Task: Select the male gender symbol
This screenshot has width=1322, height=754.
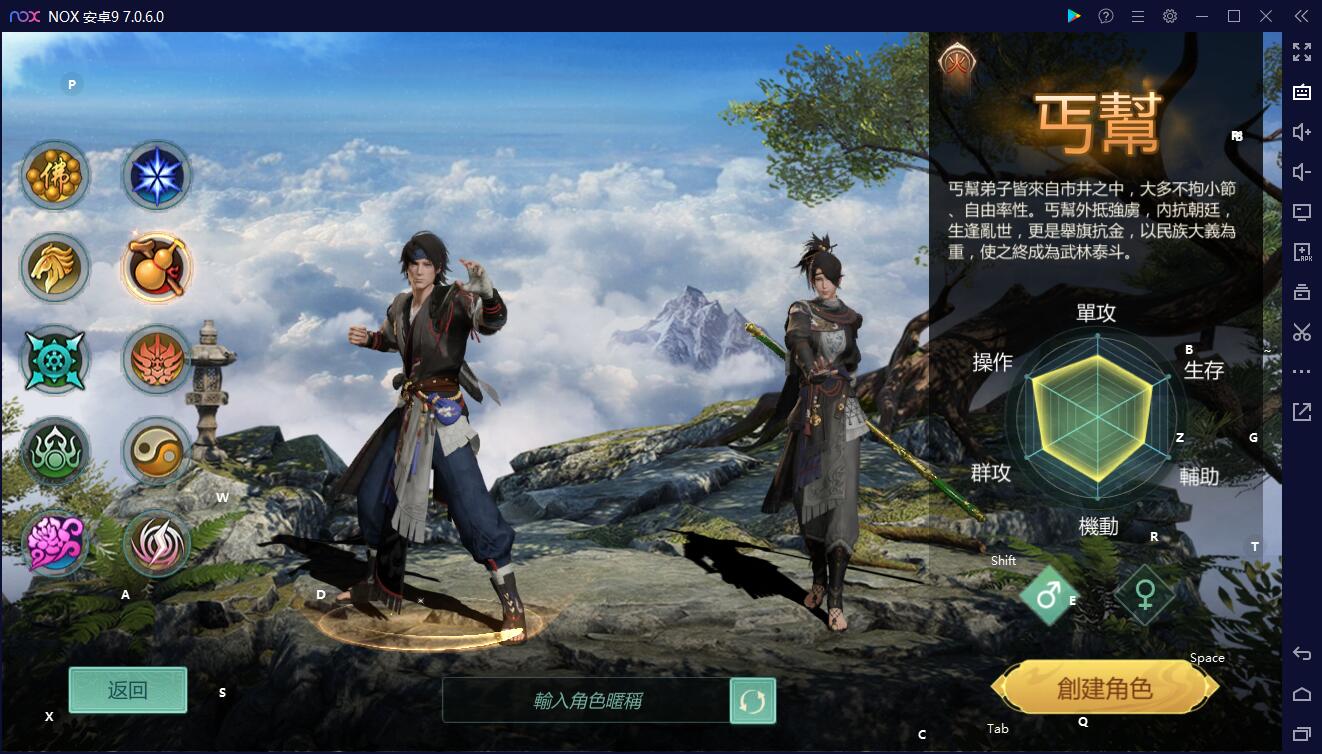Action: click(x=1048, y=594)
